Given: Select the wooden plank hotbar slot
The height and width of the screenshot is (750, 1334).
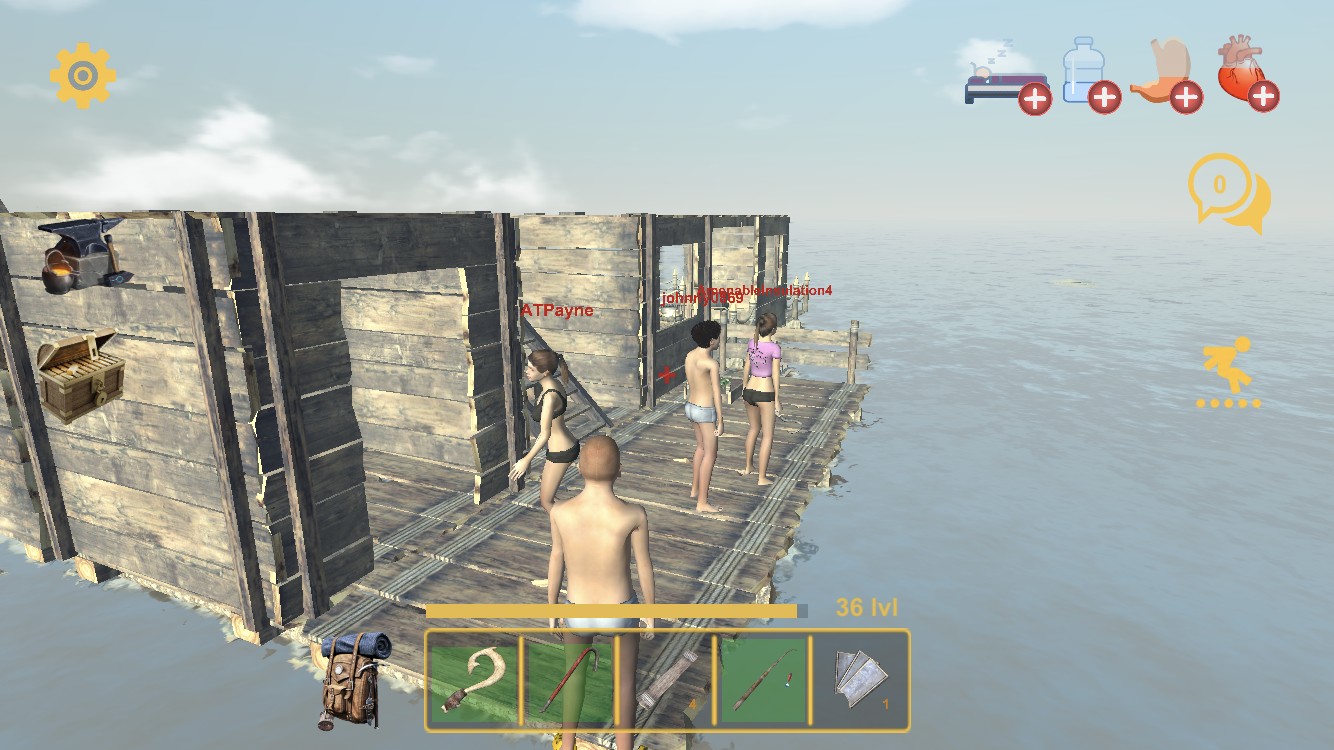Looking at the screenshot, I should (x=665, y=680).
